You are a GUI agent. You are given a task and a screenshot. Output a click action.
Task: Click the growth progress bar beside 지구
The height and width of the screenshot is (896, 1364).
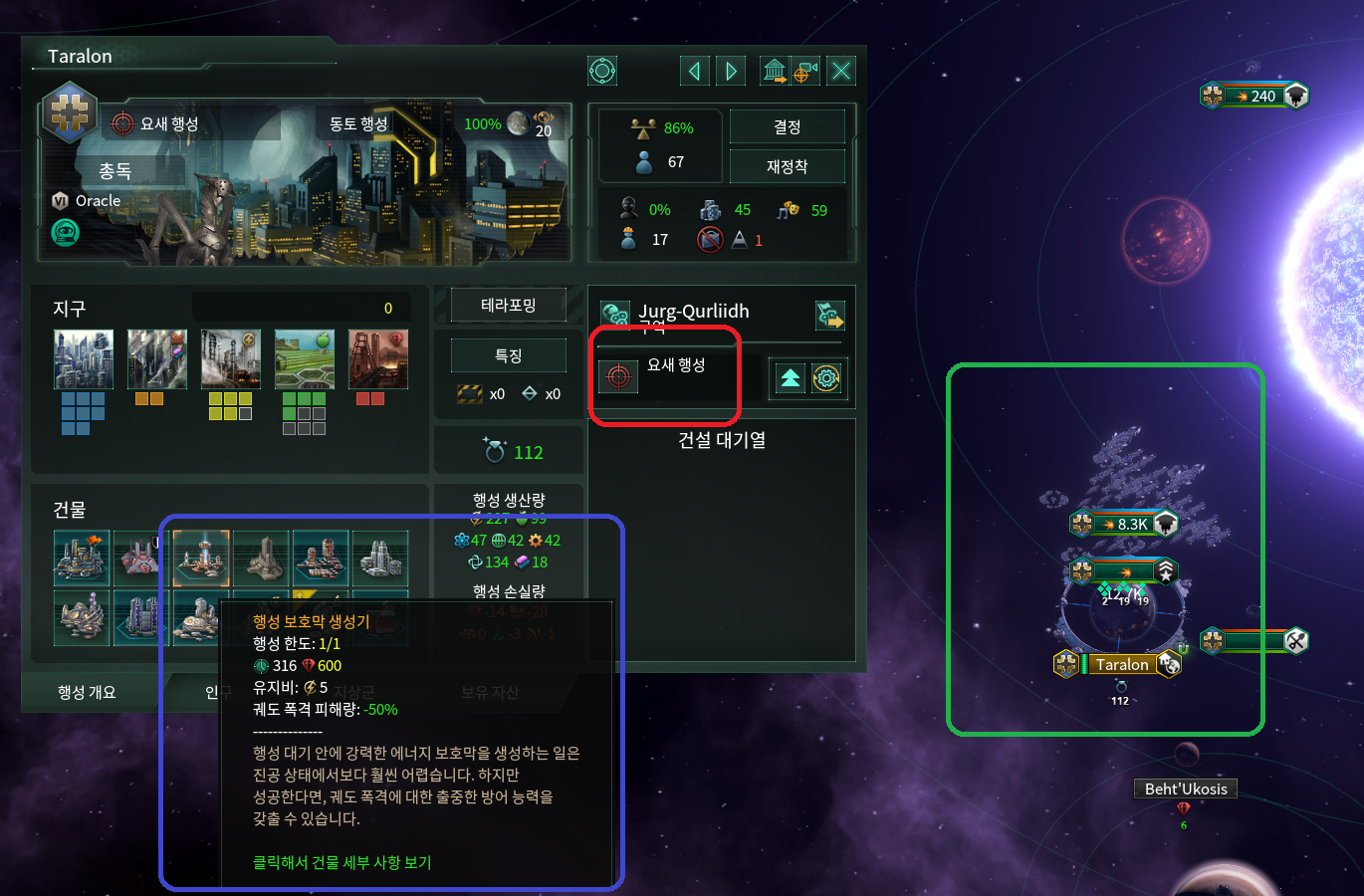(x=299, y=309)
